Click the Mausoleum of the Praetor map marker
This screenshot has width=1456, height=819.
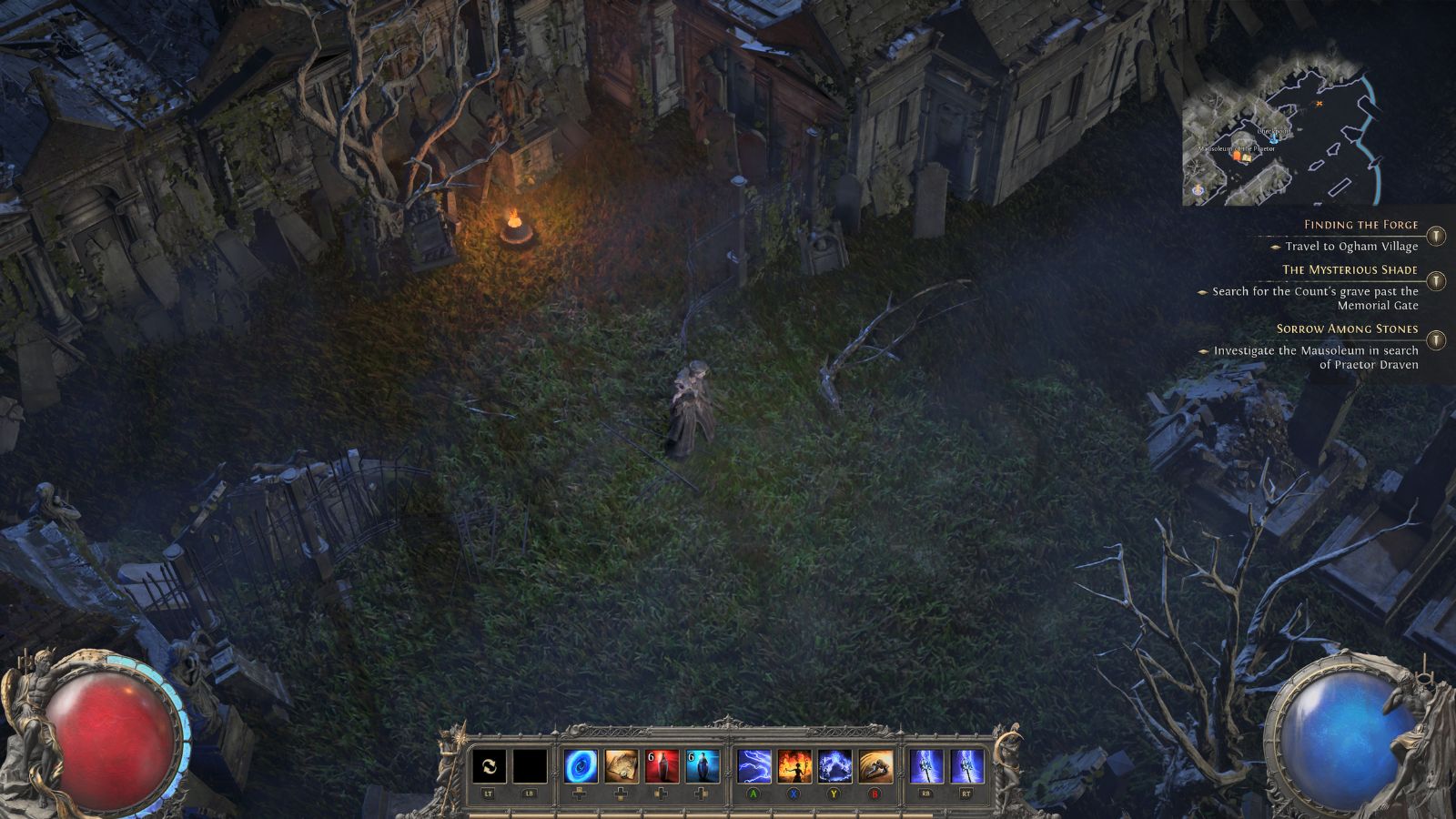point(1239,155)
